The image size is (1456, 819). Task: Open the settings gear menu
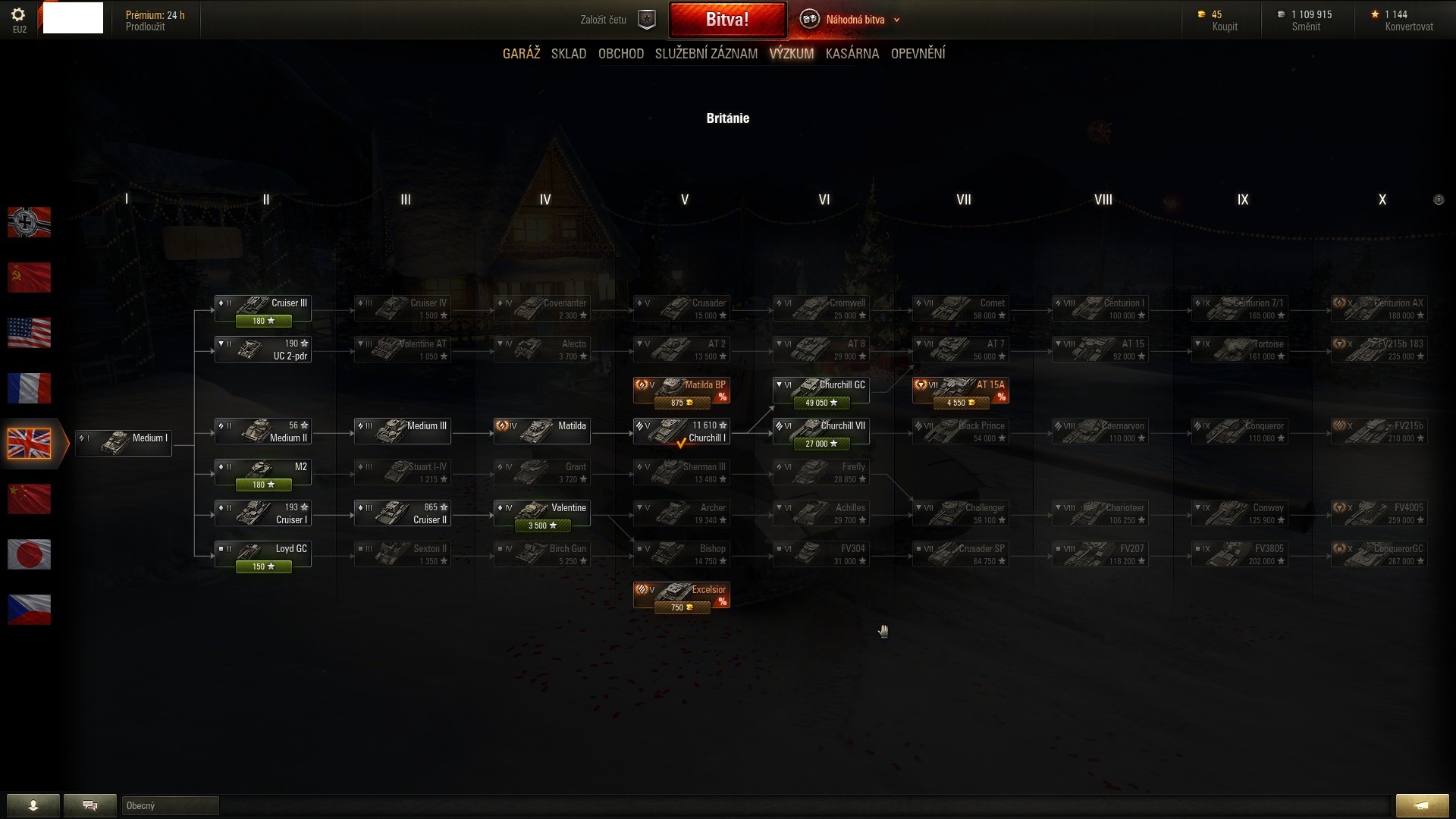pyautogui.click(x=19, y=15)
